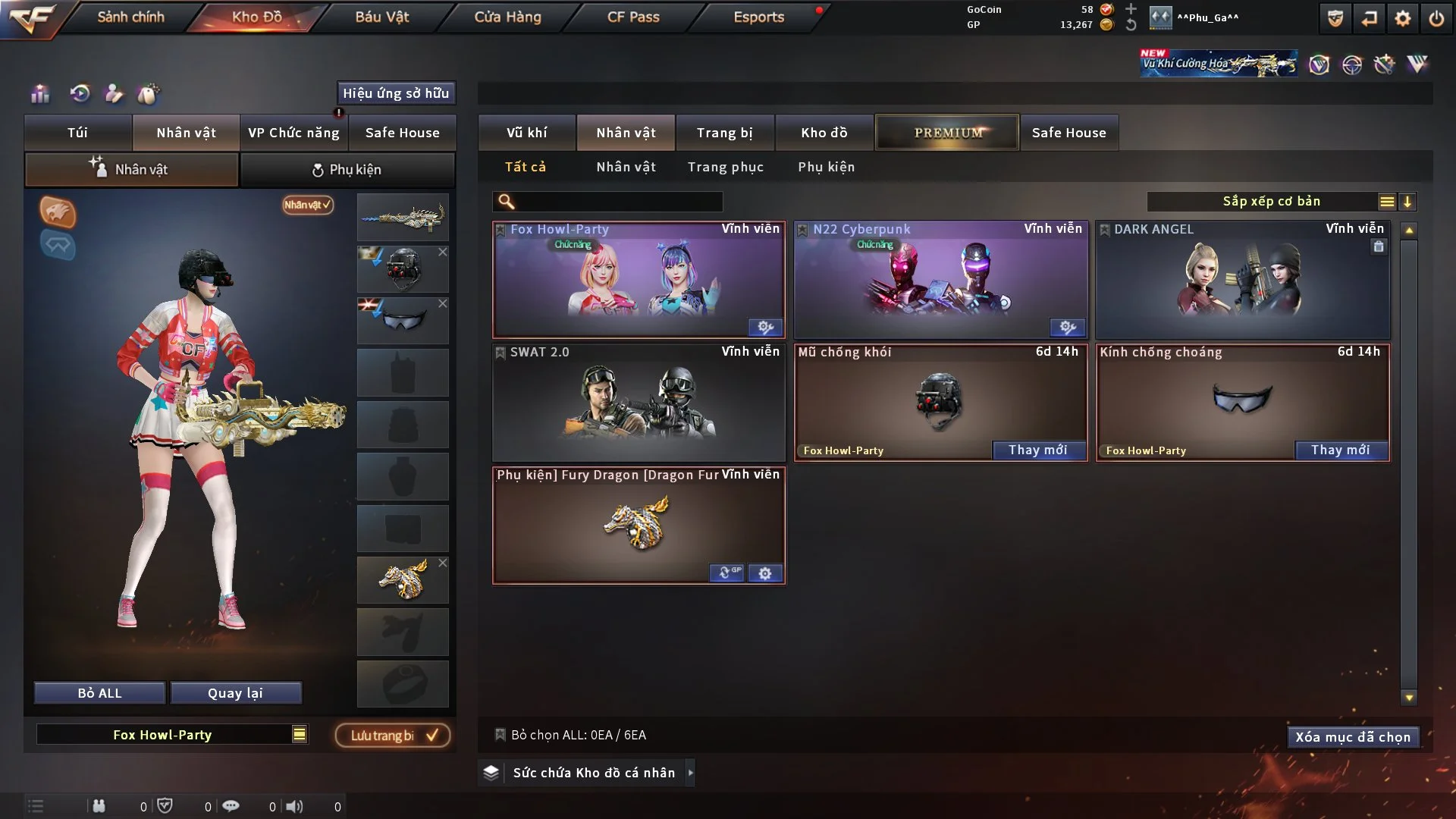Open the gear settings icon in top bar
Screen dimensions: 1456x819
click(x=1402, y=18)
